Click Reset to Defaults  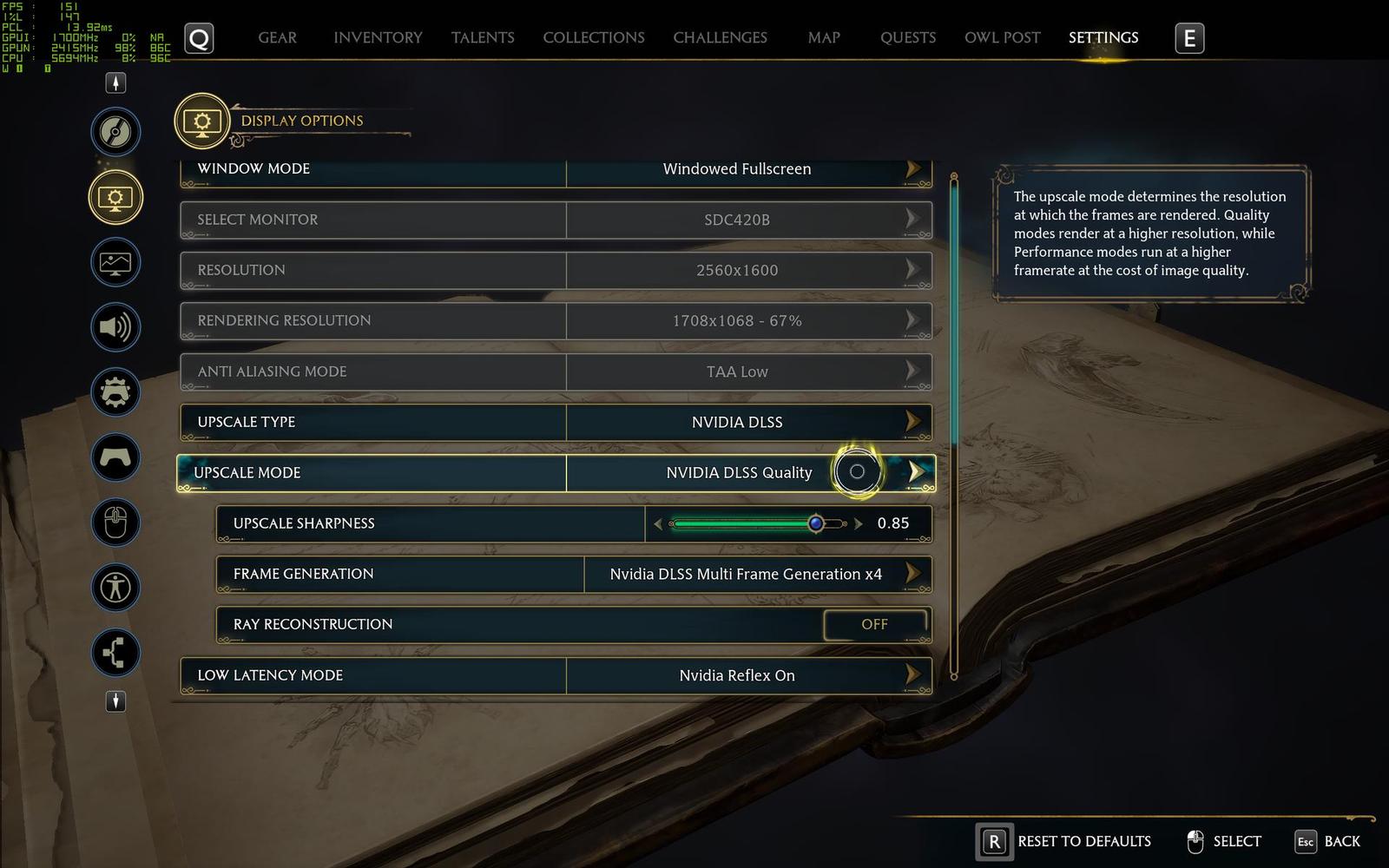pos(1064,841)
